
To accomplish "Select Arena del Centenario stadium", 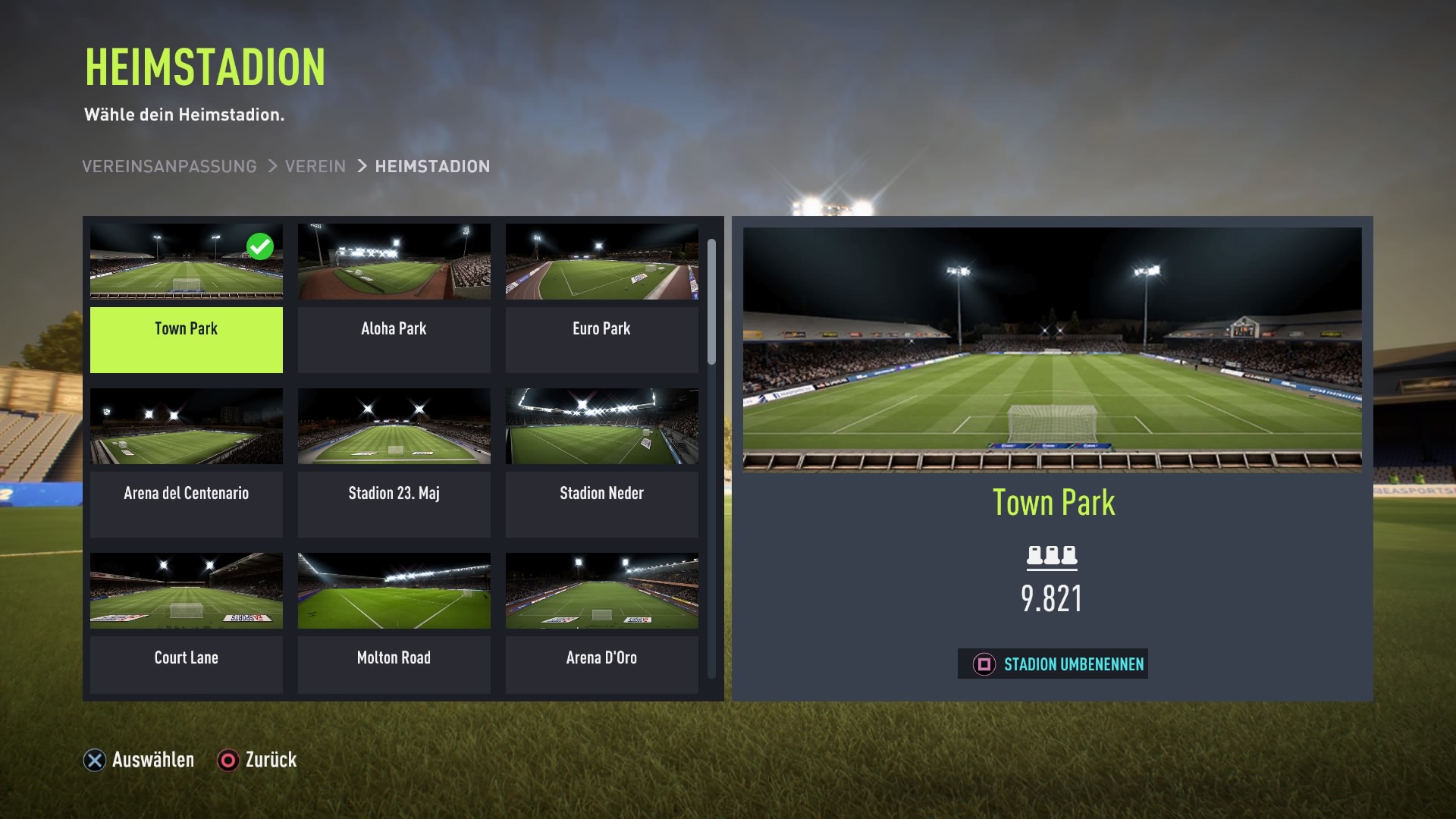I will pos(186,463).
